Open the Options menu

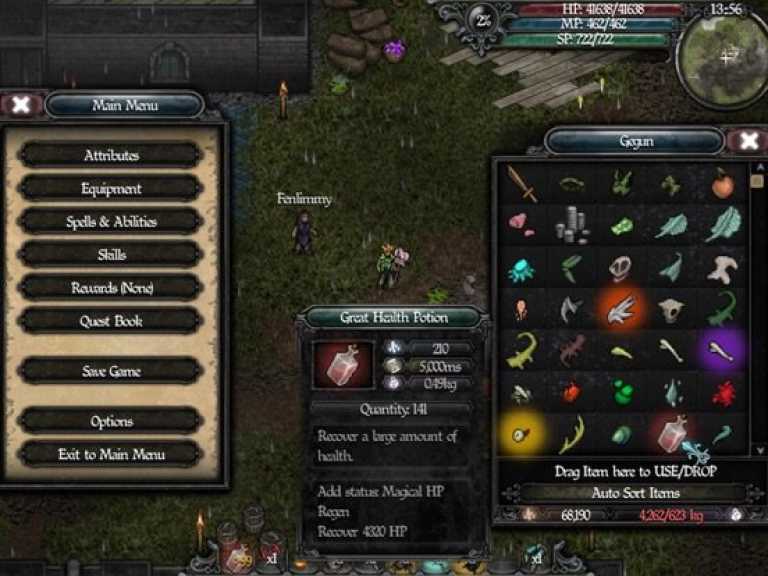coord(111,421)
